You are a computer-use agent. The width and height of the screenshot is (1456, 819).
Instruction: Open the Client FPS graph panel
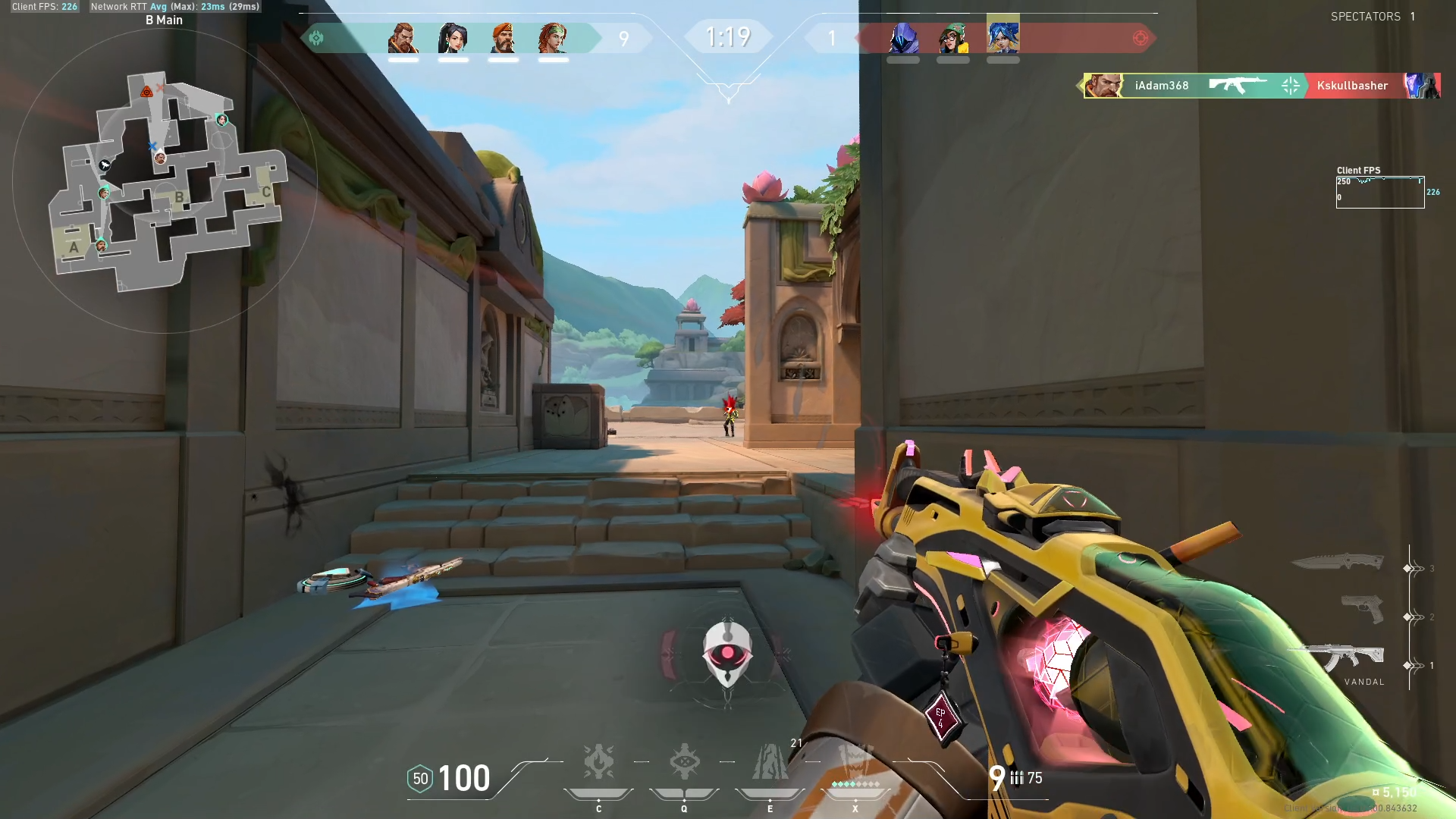click(x=1380, y=191)
